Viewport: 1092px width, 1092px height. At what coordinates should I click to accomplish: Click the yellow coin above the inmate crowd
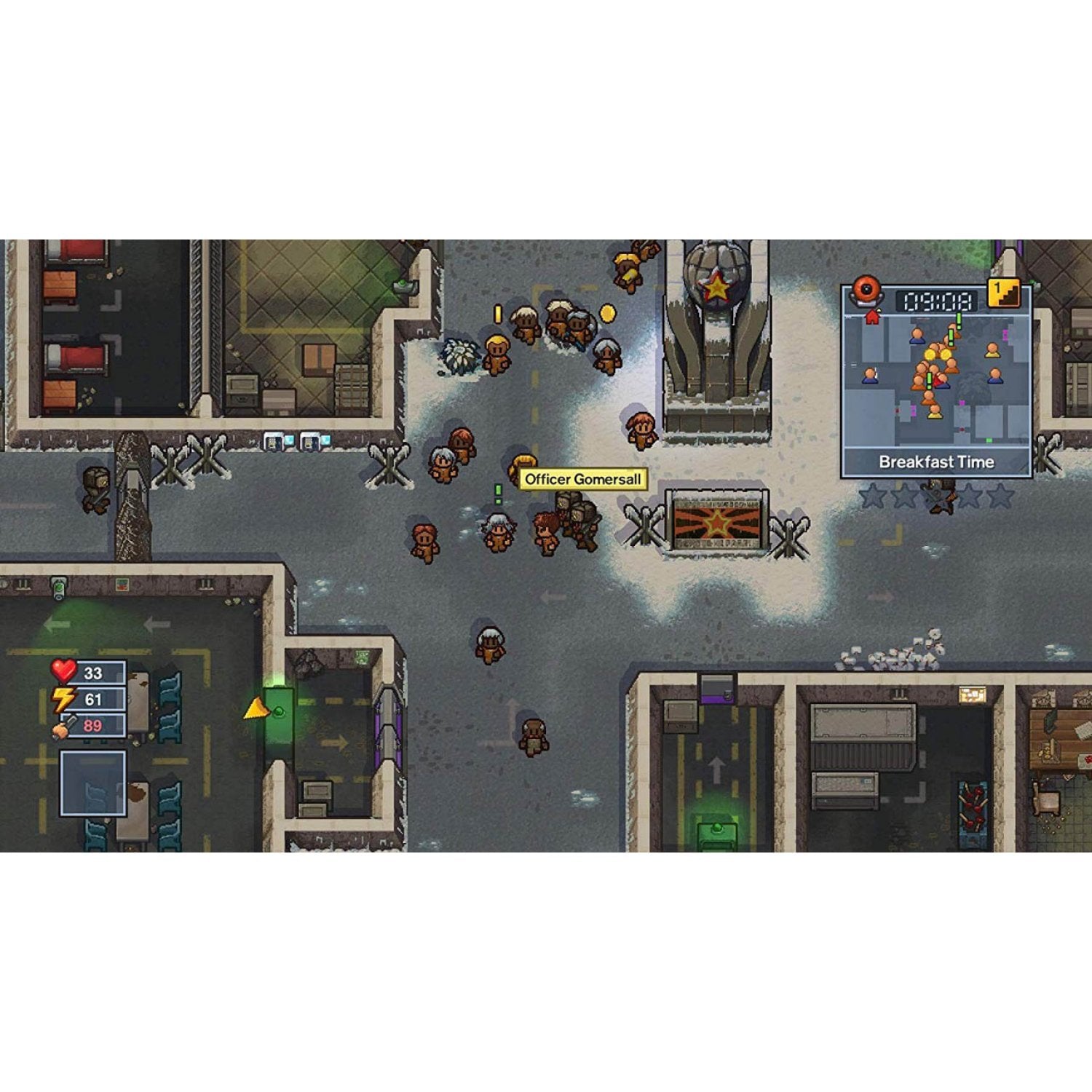coord(609,313)
